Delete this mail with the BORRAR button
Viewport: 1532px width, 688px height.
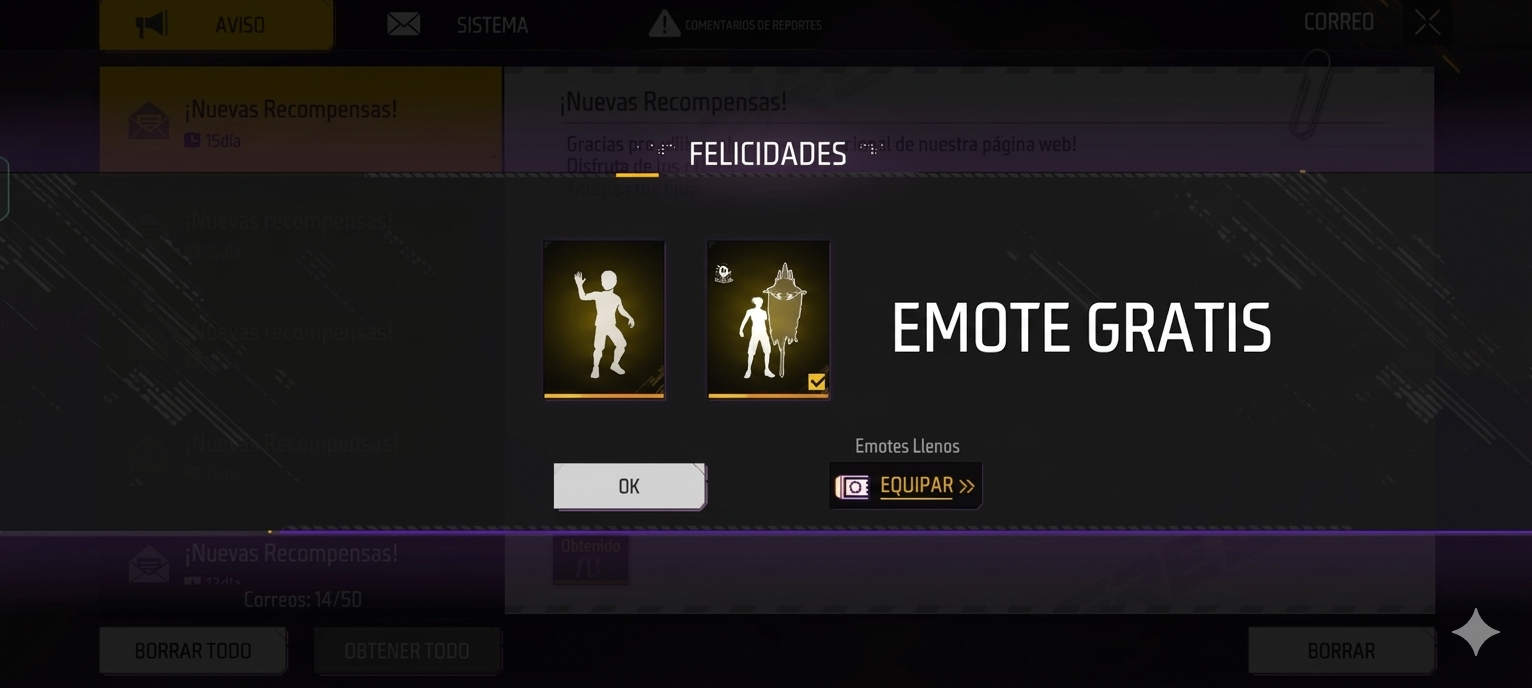1341,651
